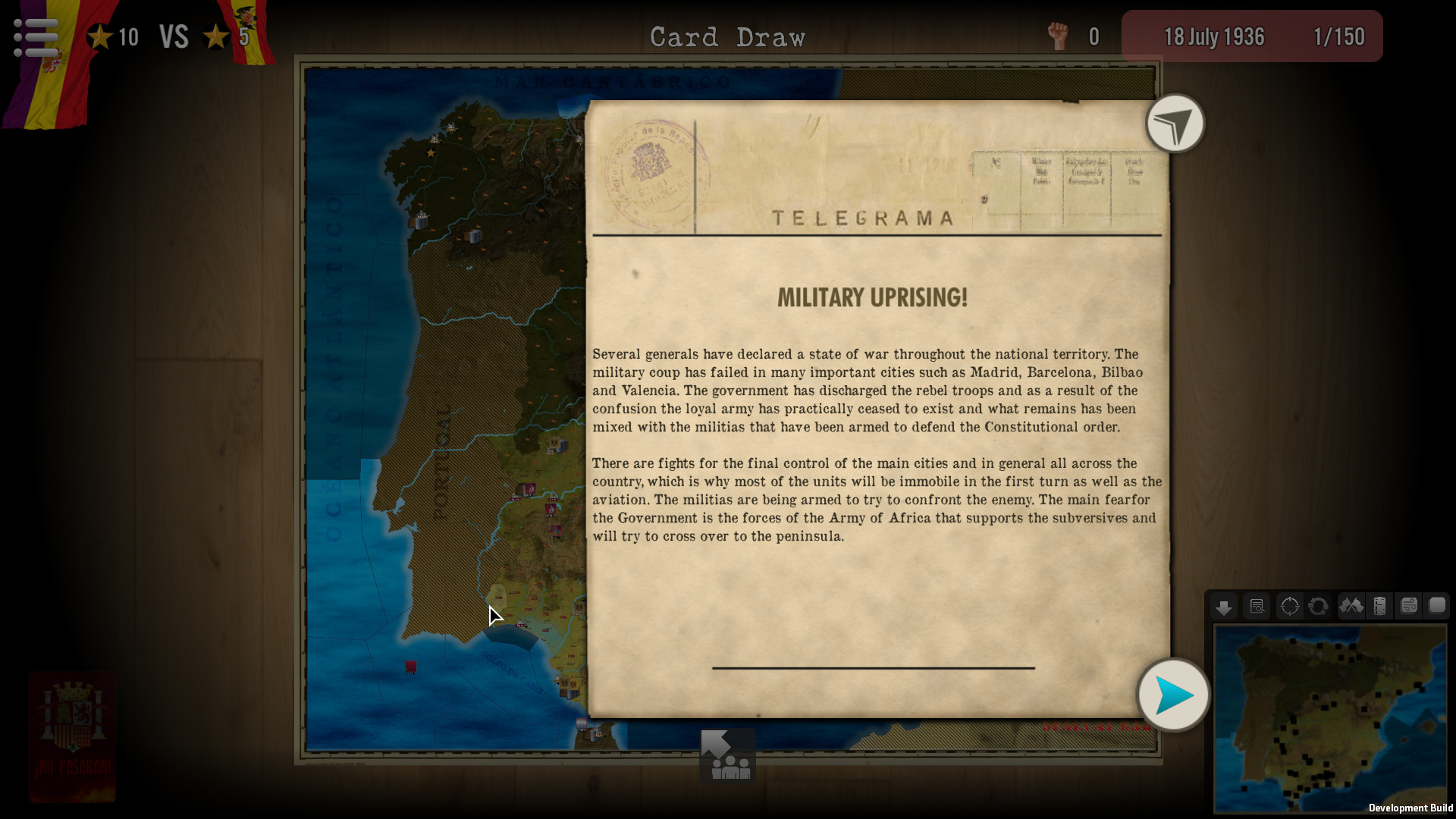This screenshot has width=1456, height=819.
Task: Click the Card Draw title at the top
Action: [x=727, y=36]
